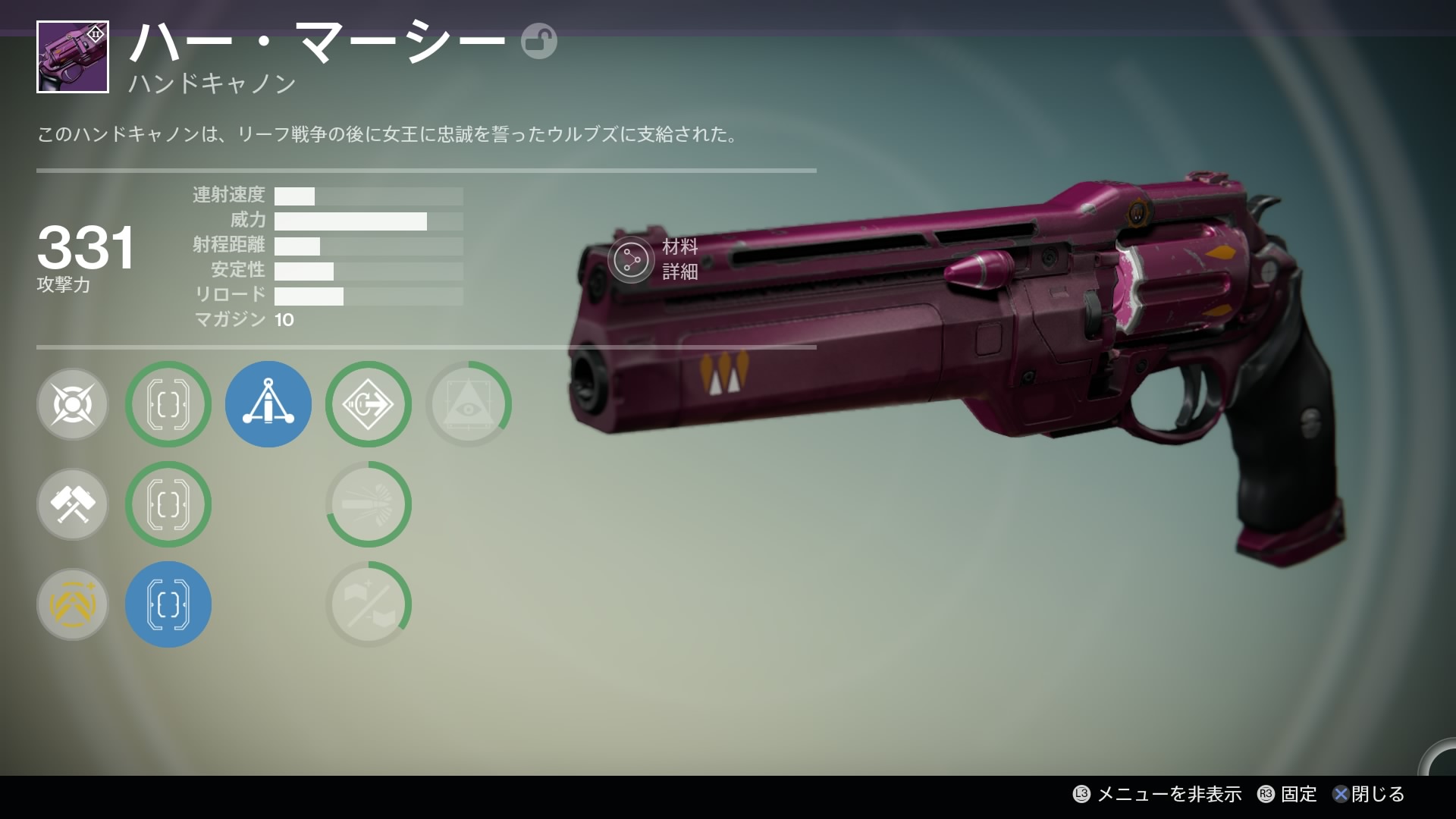
Task: Select the faded bullet burst perk
Action: [x=369, y=504]
